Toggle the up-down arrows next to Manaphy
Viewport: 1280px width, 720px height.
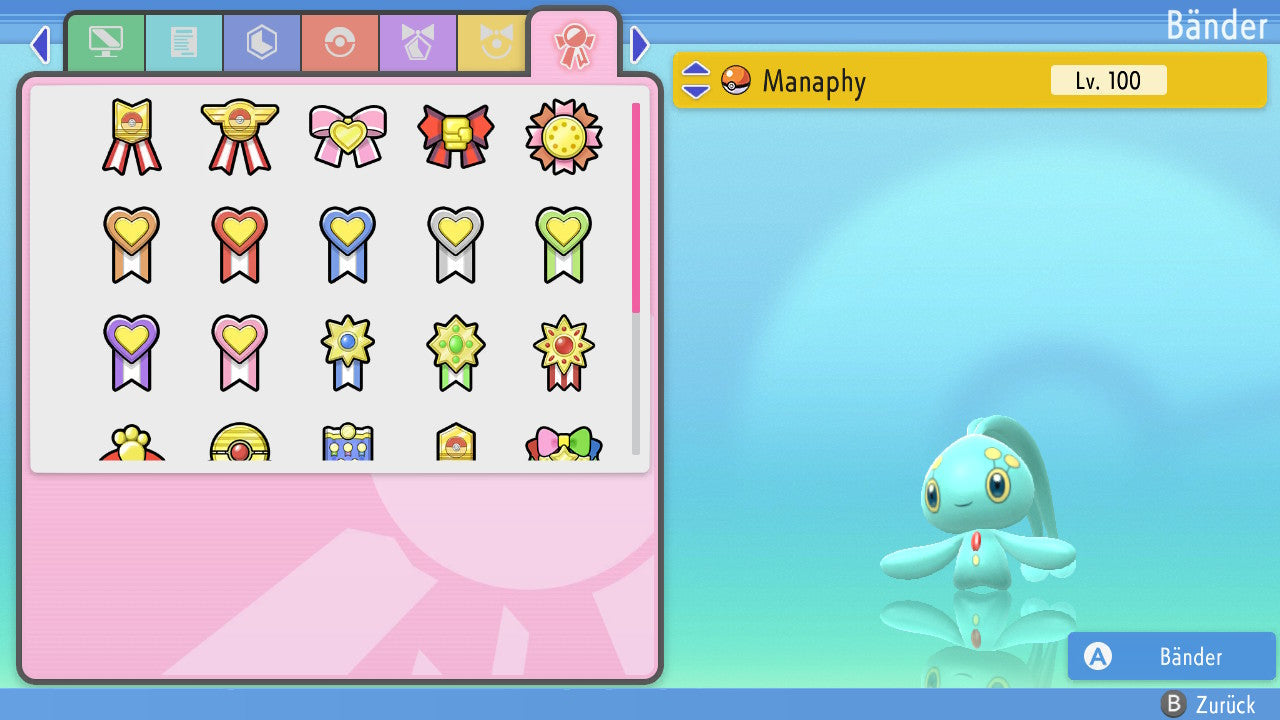696,80
